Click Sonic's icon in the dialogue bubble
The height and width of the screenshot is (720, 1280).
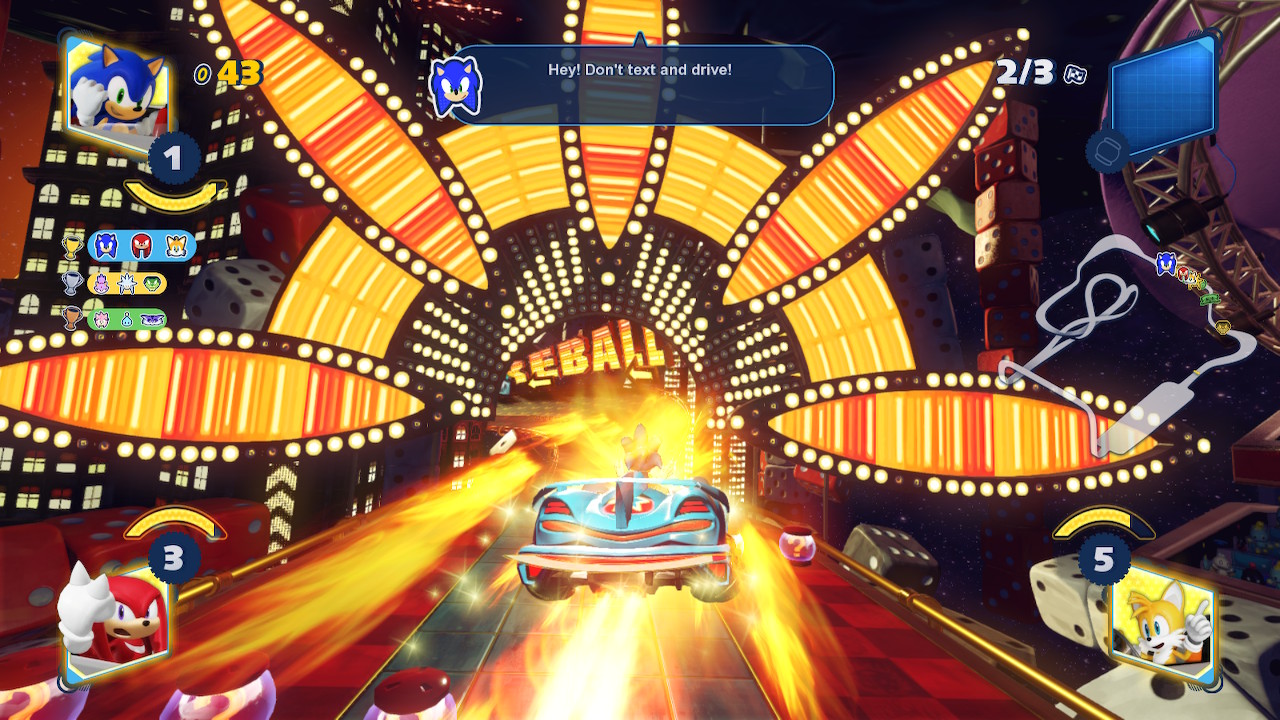[456, 86]
